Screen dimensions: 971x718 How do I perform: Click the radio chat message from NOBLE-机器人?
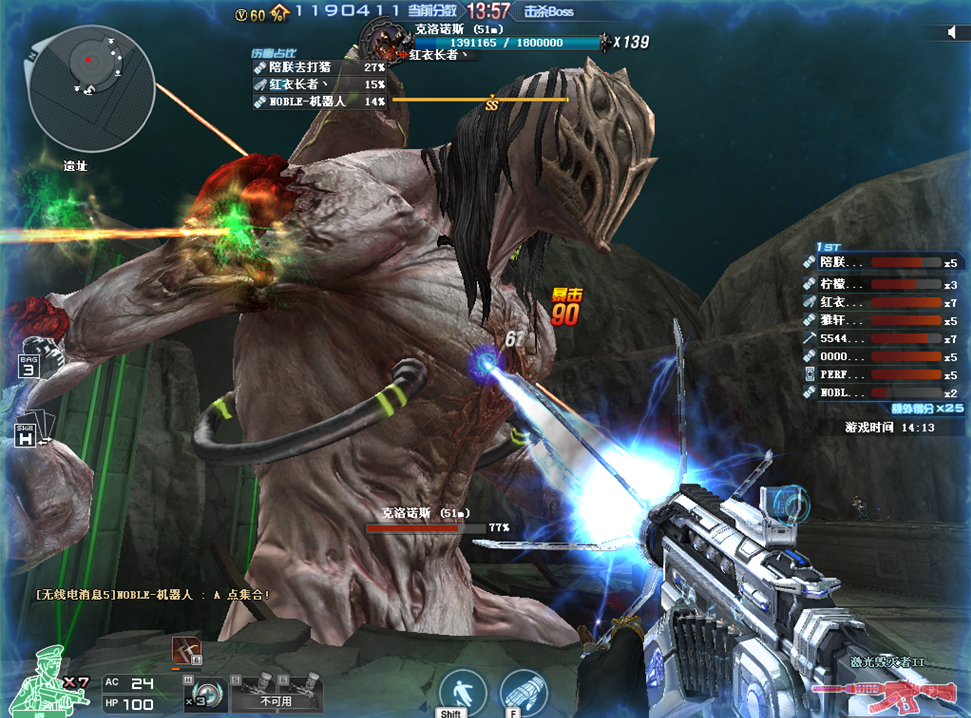[x=153, y=594]
